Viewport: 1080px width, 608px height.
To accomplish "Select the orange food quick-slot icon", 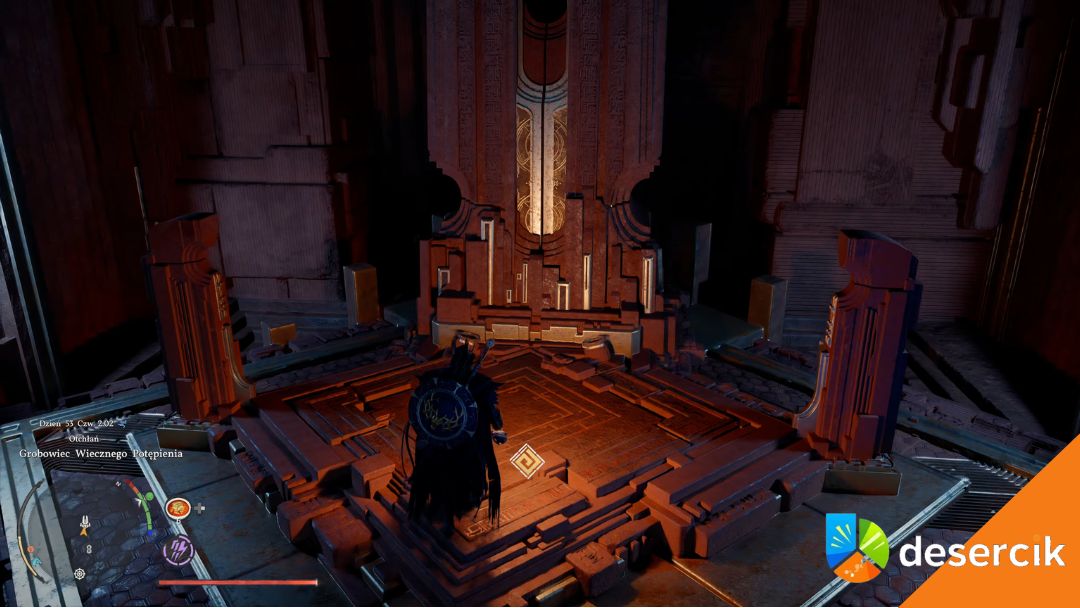I will point(178,508).
